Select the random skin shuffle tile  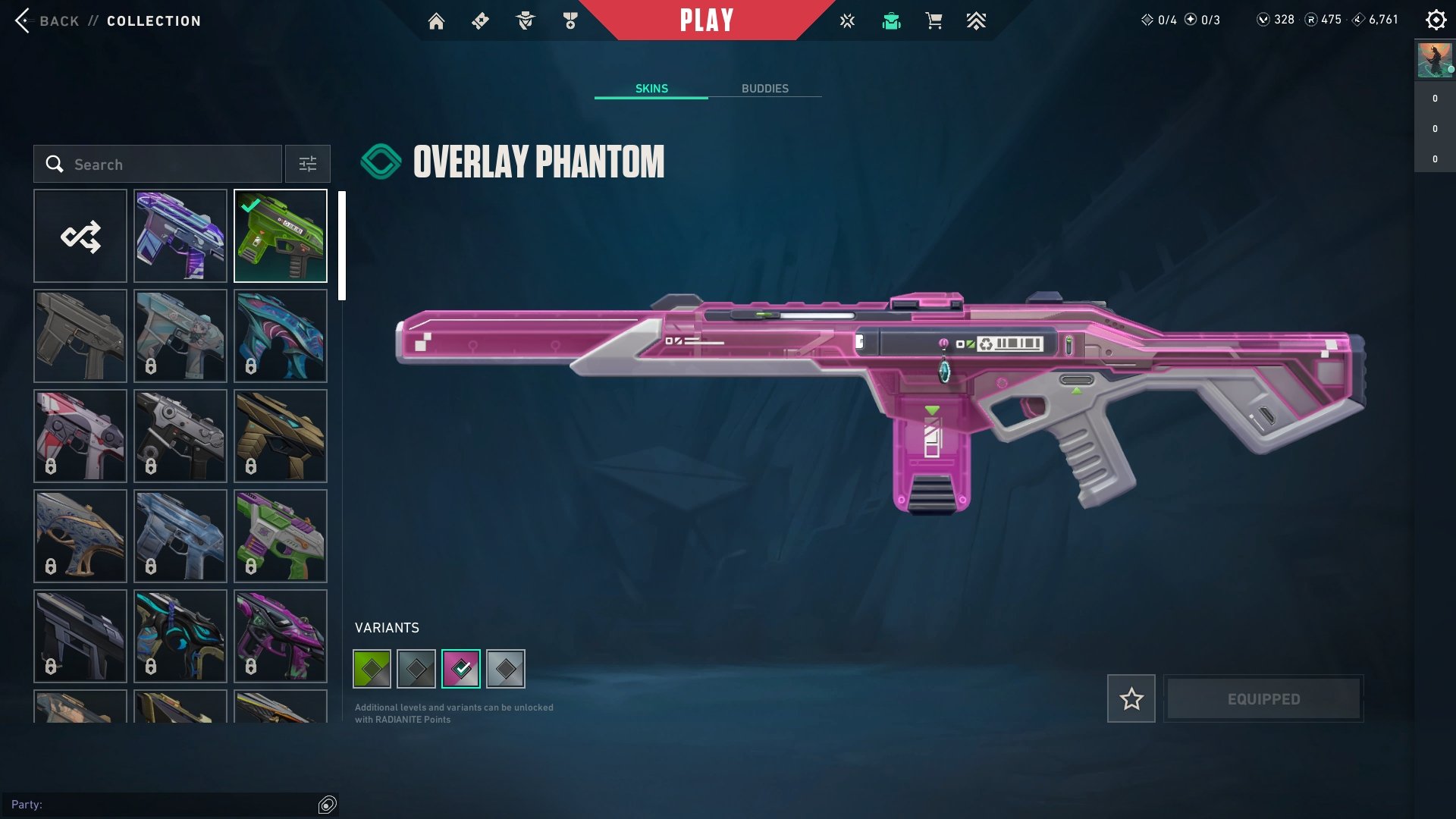[80, 236]
